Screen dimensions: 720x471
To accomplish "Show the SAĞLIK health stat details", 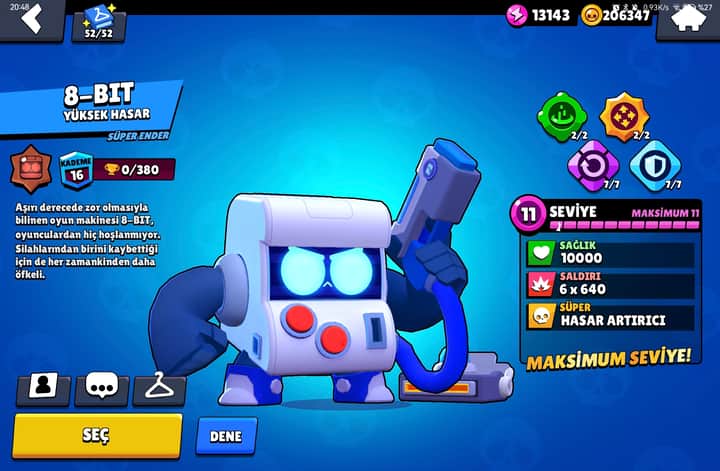I will click(x=610, y=253).
